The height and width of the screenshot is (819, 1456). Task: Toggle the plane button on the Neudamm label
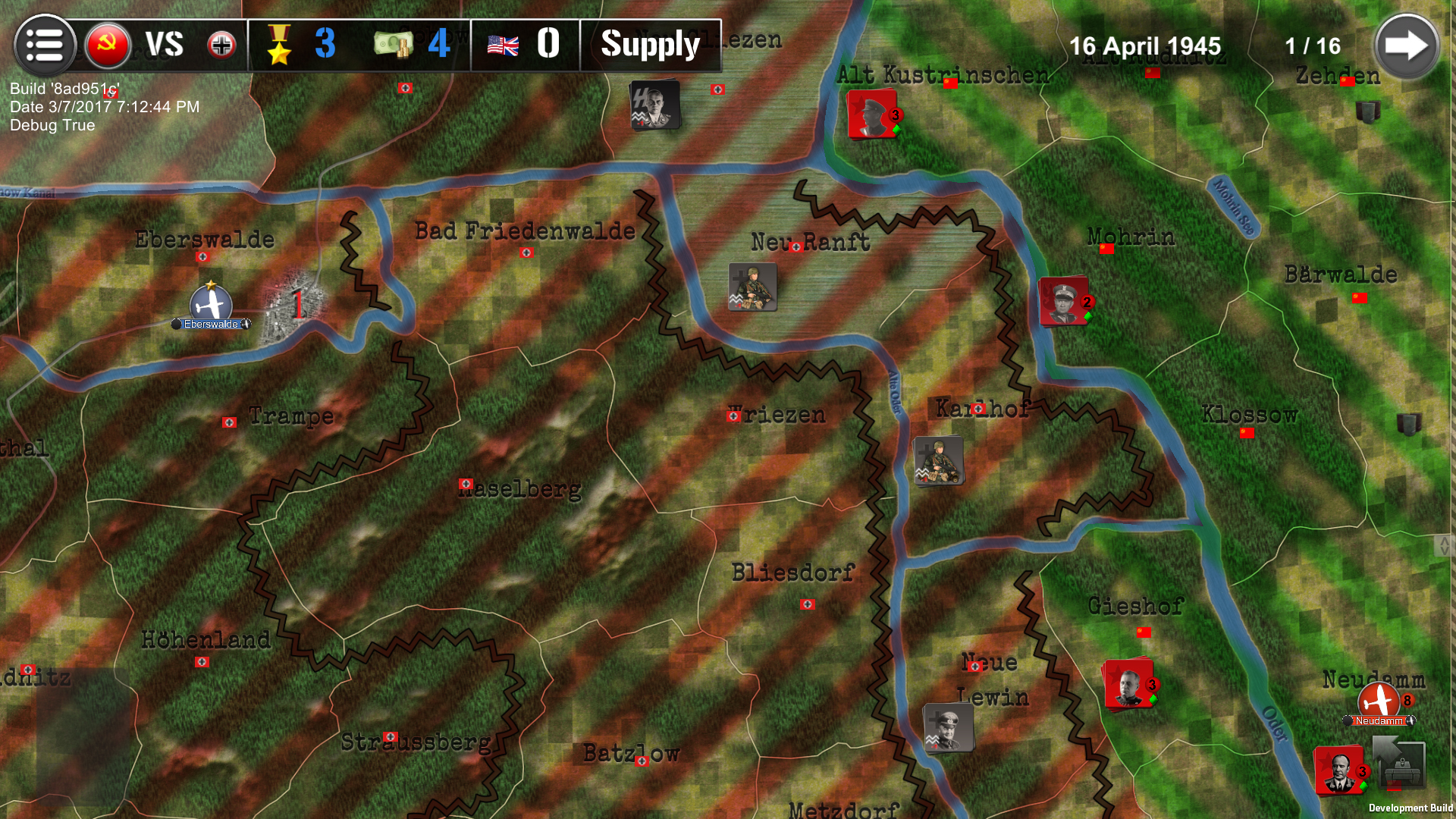pos(1411,720)
